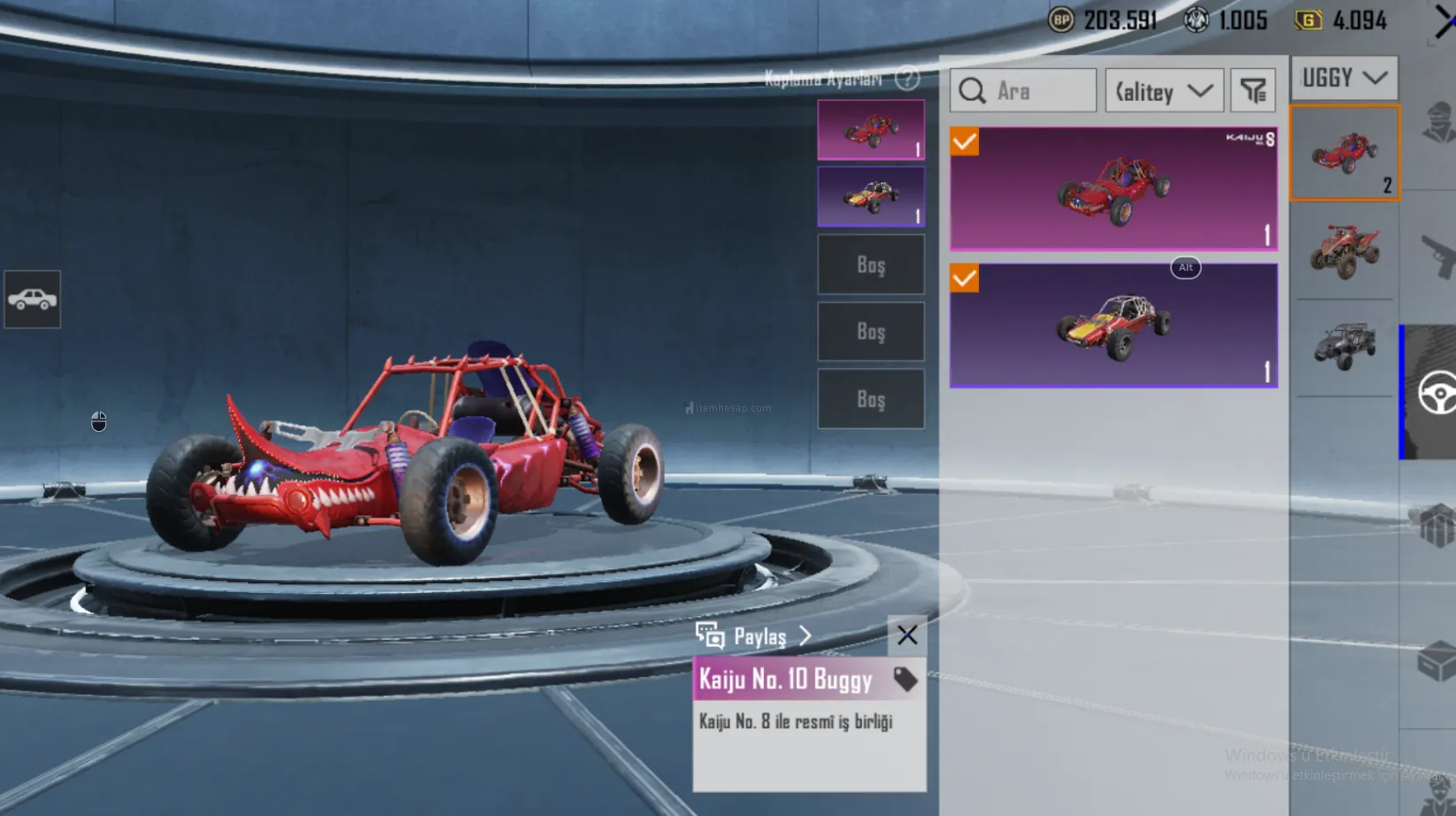Close the Kaiju No. 10 Buggy info panel
Screen dimensions: 1456x816
click(x=906, y=635)
